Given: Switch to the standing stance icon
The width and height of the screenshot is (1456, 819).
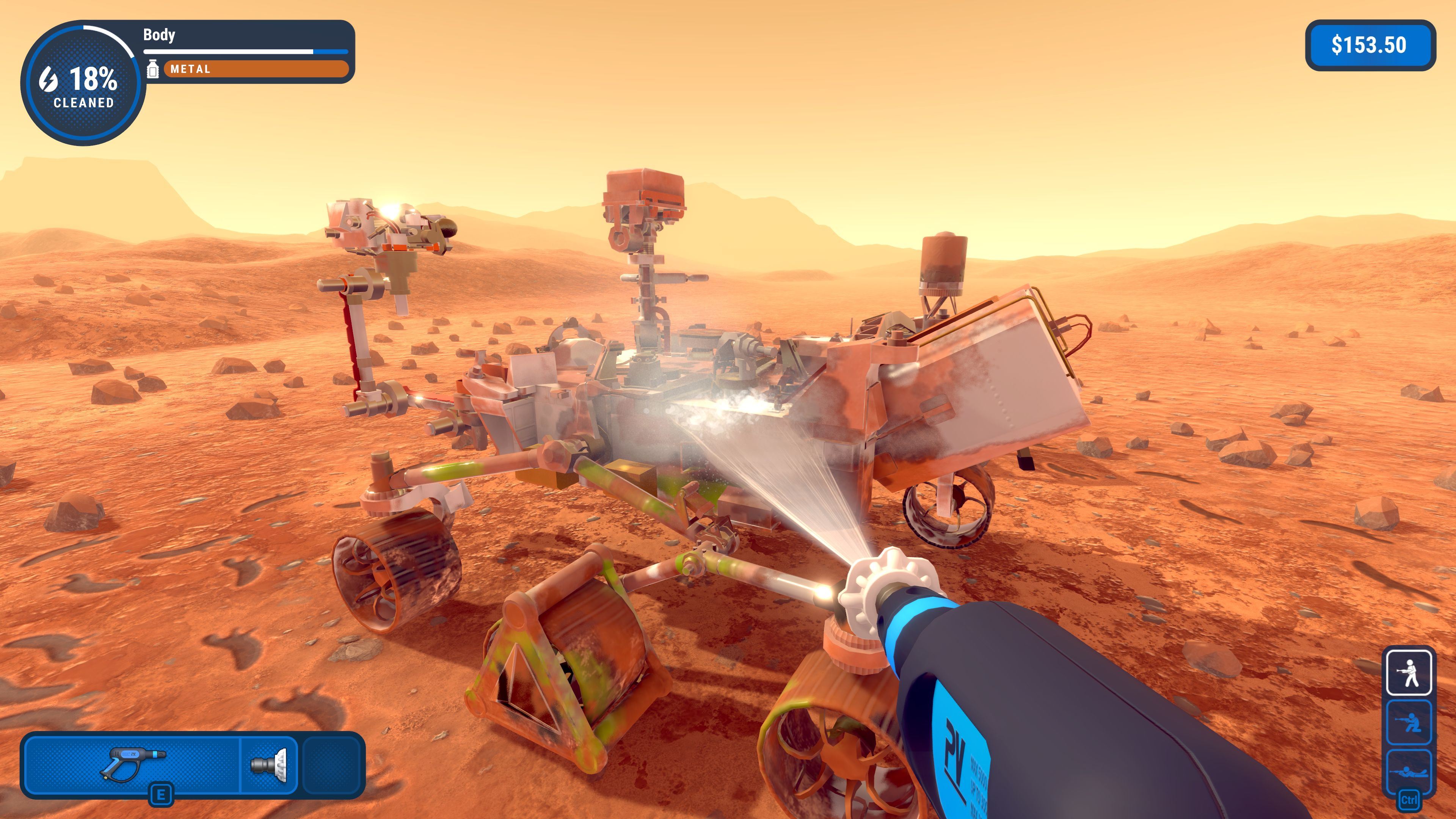Looking at the screenshot, I should coord(1409,673).
